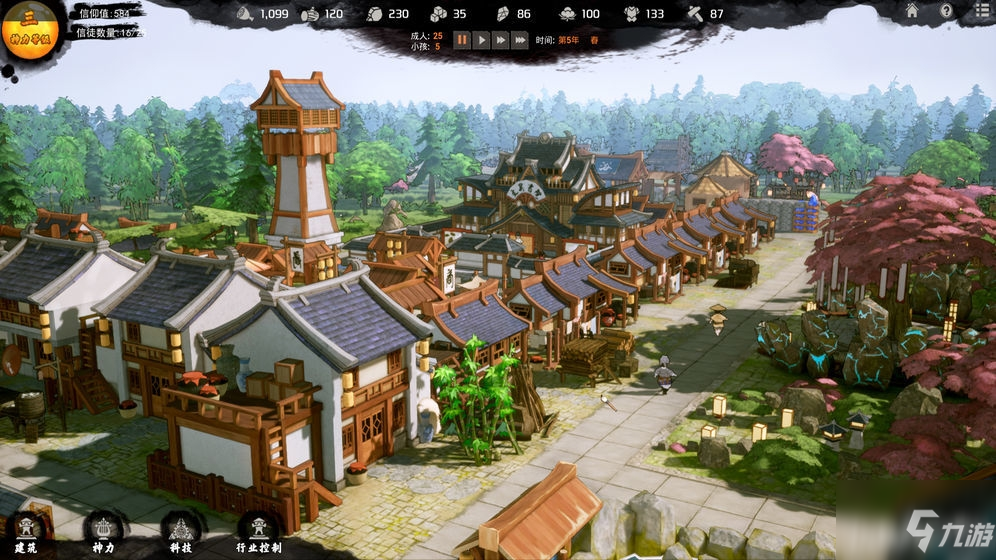This screenshot has width=996, height=560.
Task: Click the home icon in the top bar
Action: point(912,11)
